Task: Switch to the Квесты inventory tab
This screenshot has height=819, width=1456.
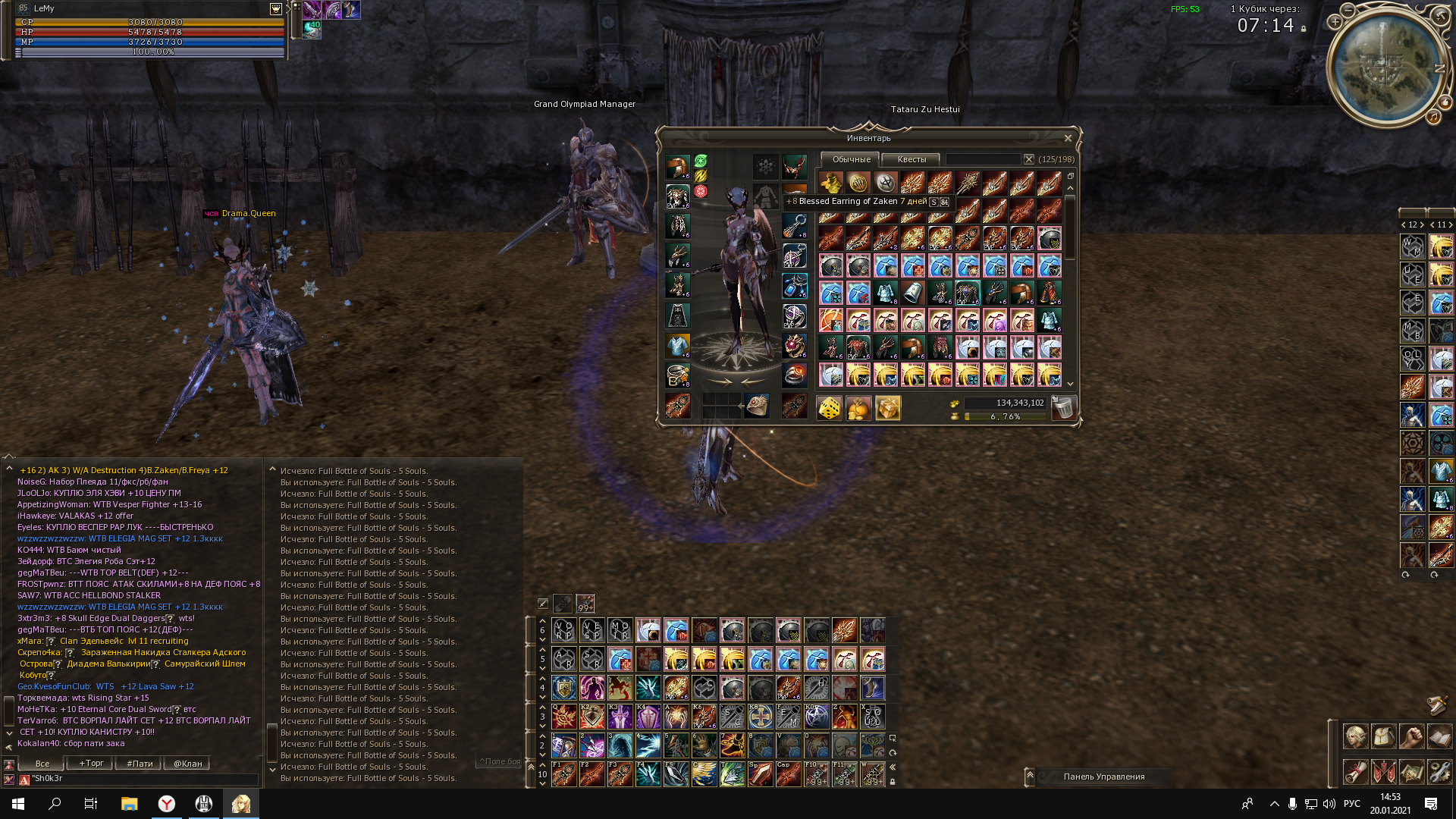Action: pos(912,159)
